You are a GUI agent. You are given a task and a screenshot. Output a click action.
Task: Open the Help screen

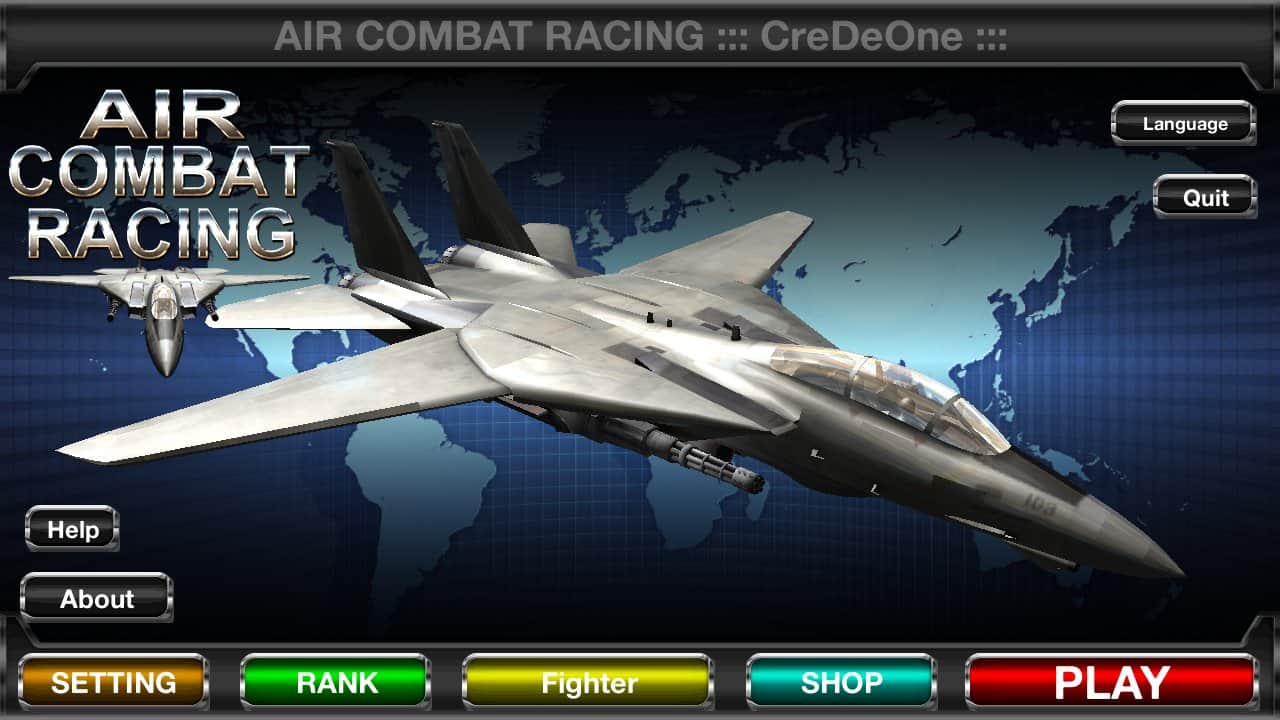pyautogui.click(x=71, y=529)
